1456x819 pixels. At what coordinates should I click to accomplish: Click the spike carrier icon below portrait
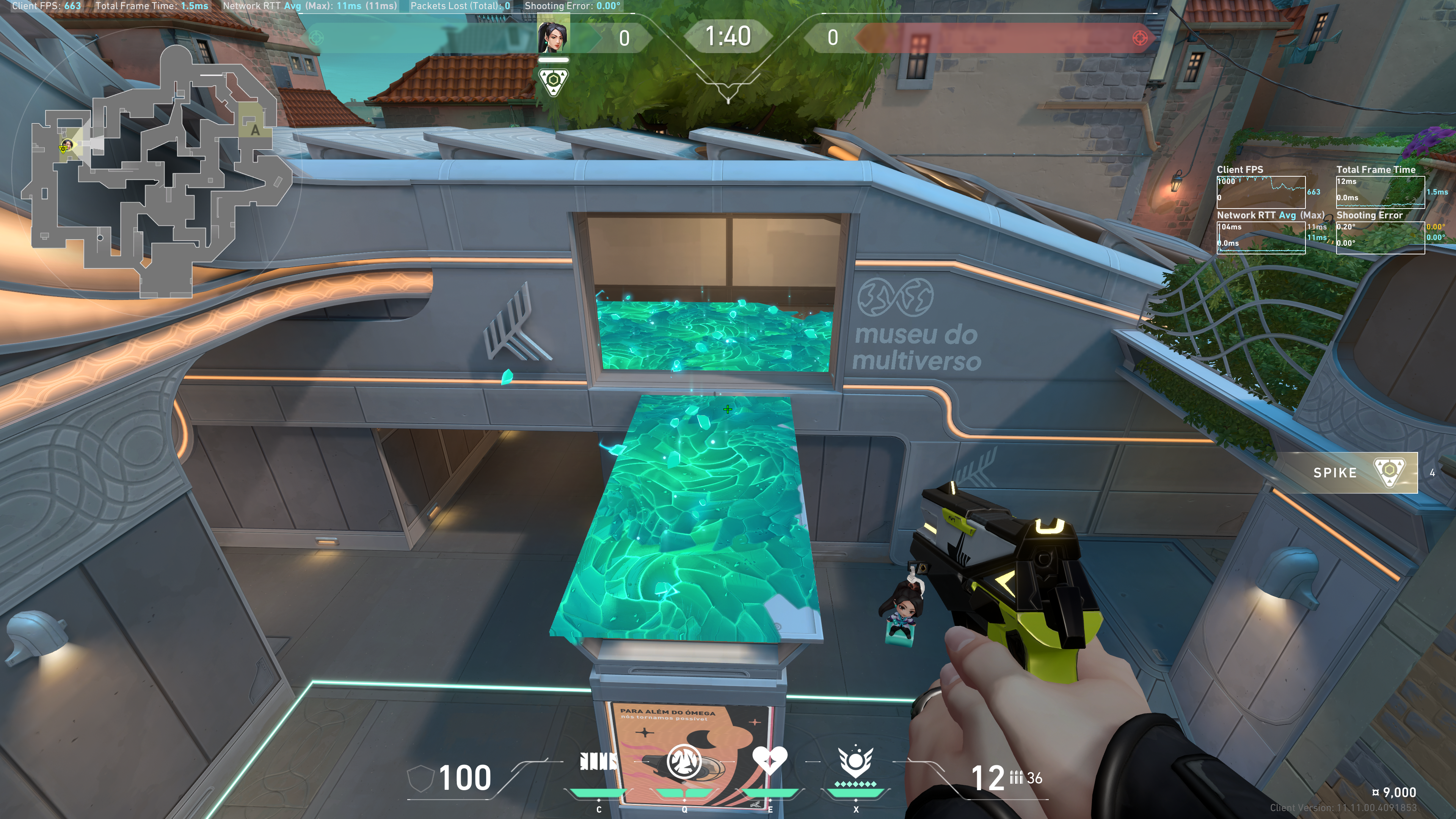(x=553, y=82)
